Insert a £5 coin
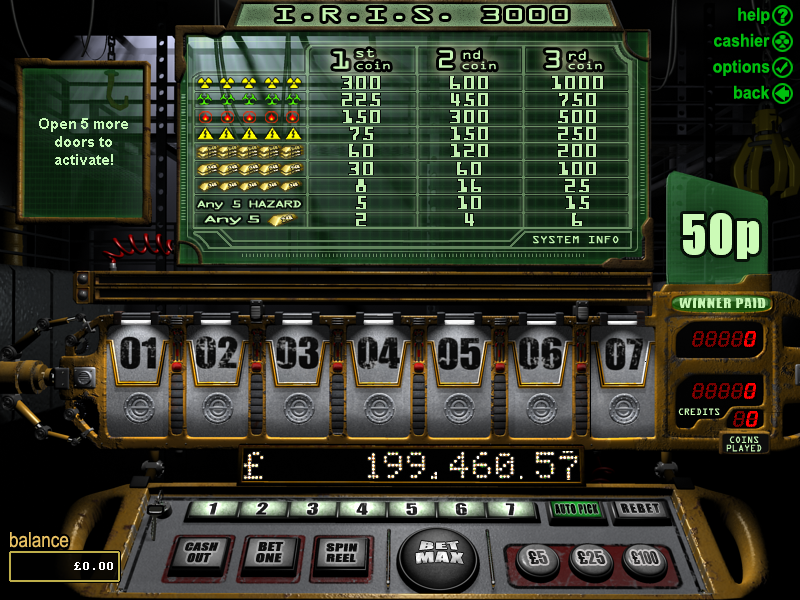The image size is (800, 600). click(539, 559)
